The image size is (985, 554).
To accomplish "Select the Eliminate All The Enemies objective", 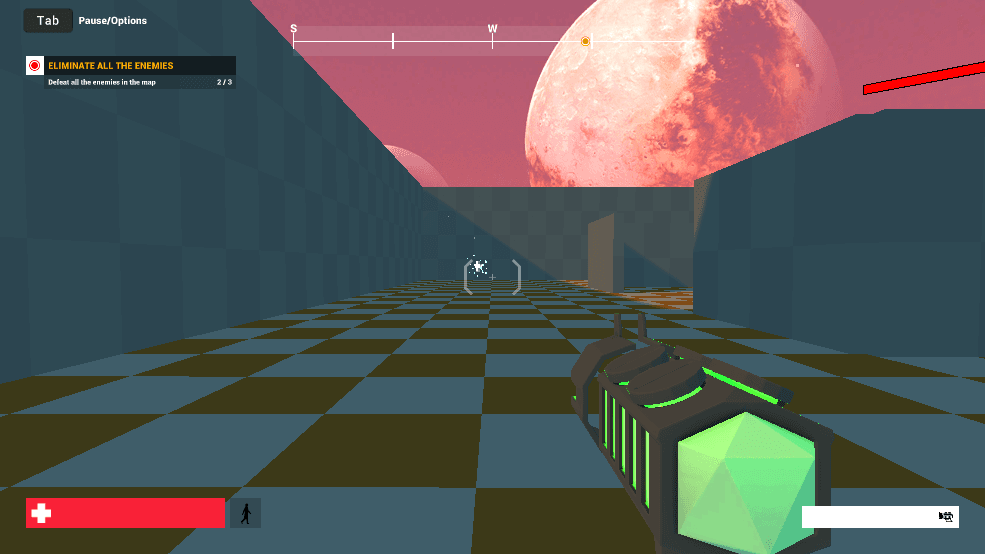I will click(x=110, y=66).
